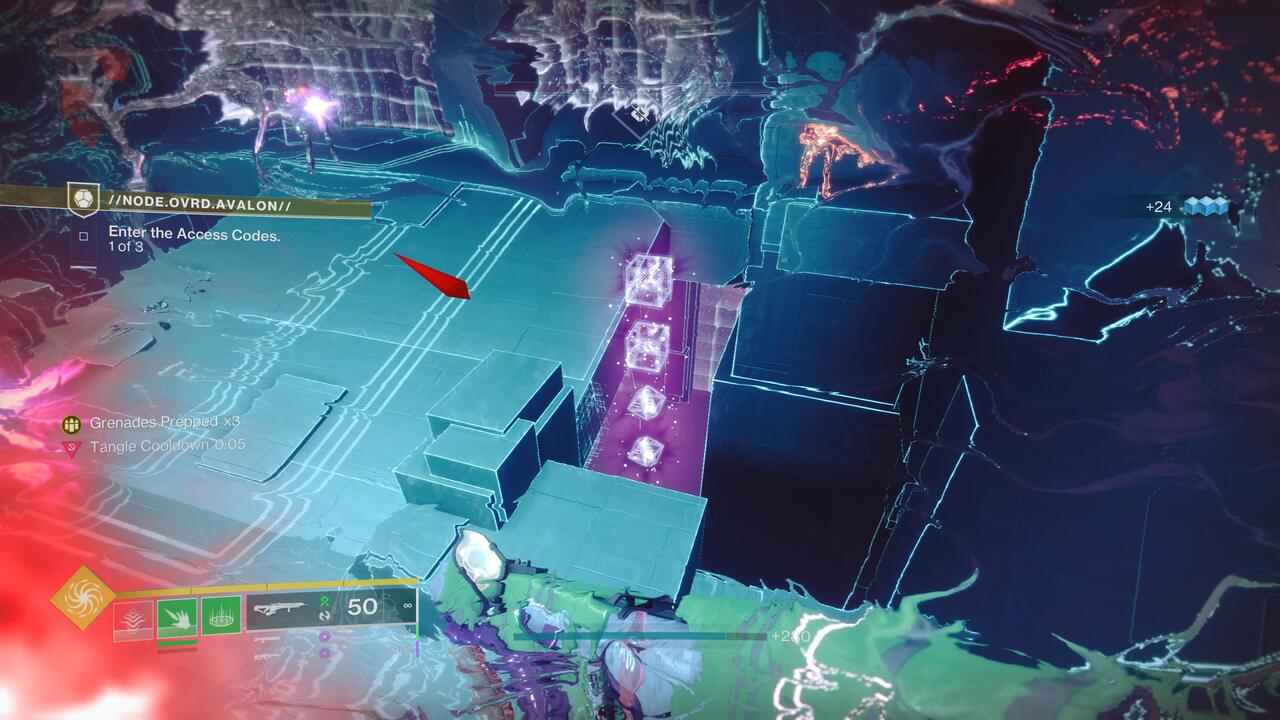The width and height of the screenshot is (1280, 720).
Task: Select the faded Strand grenade ability icon
Action: point(133,619)
